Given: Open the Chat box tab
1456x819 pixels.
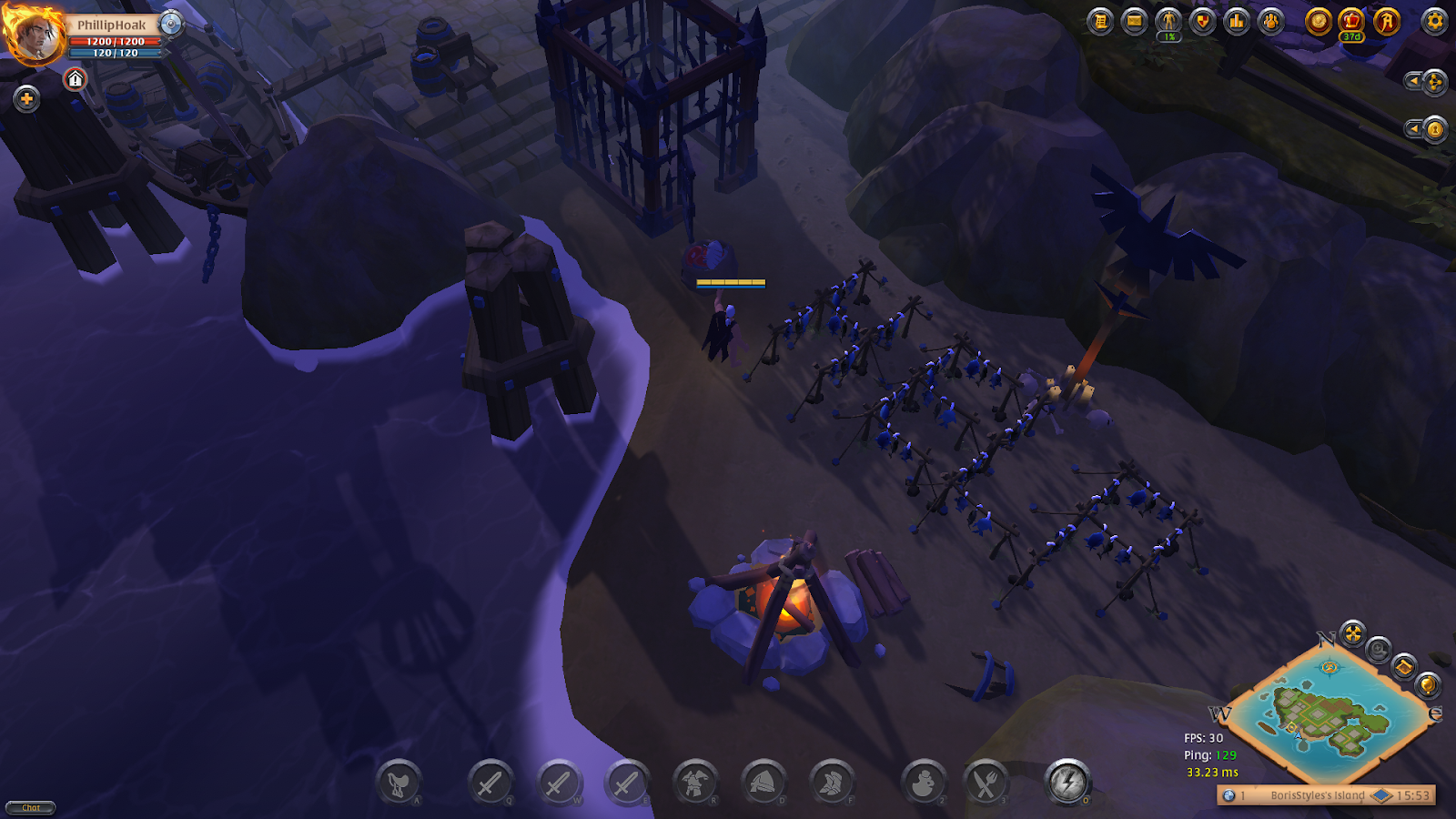Looking at the screenshot, I should coord(31,807).
